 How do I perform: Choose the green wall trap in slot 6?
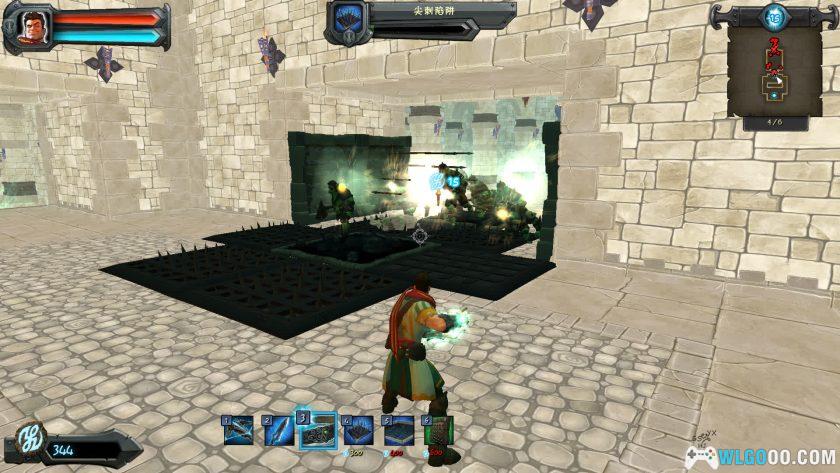[x=439, y=431]
